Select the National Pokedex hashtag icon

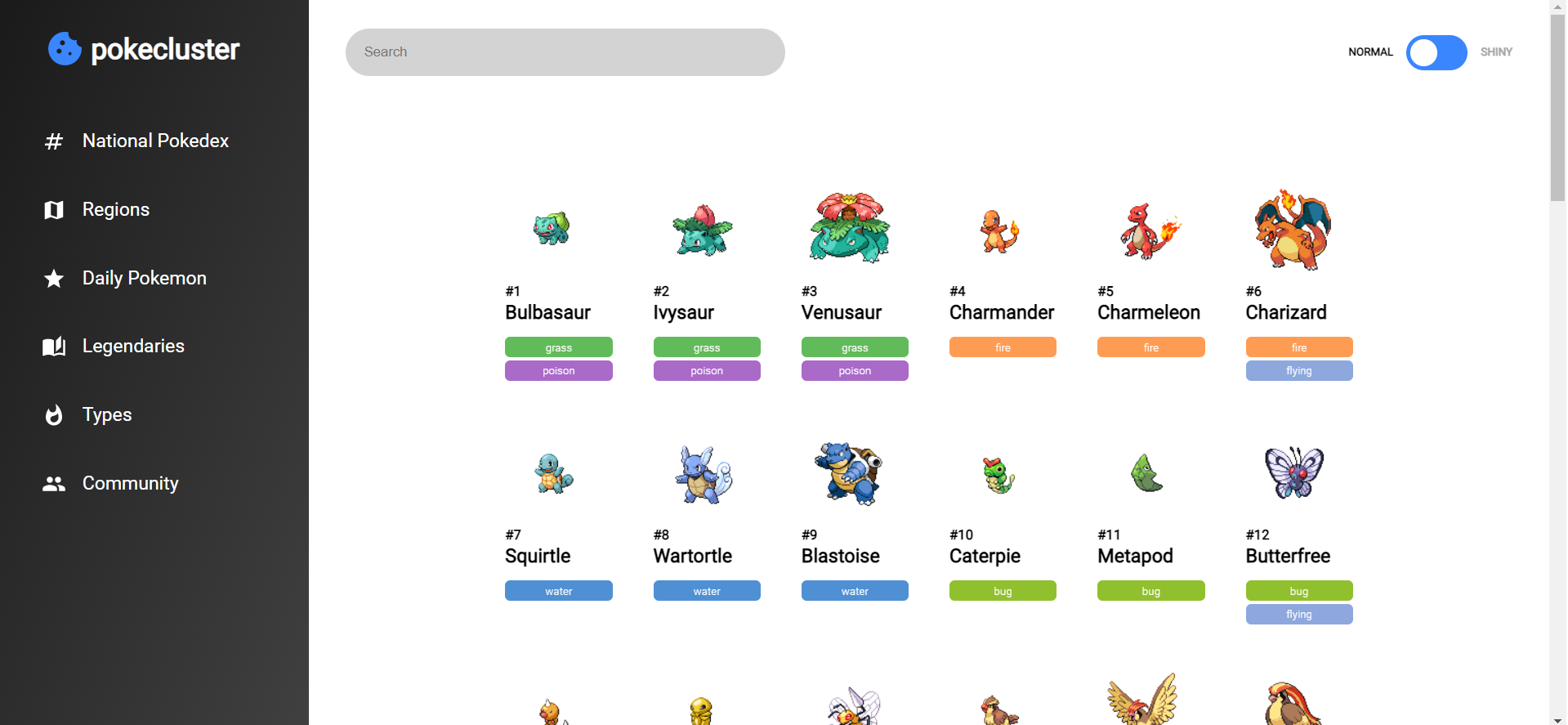[53, 141]
